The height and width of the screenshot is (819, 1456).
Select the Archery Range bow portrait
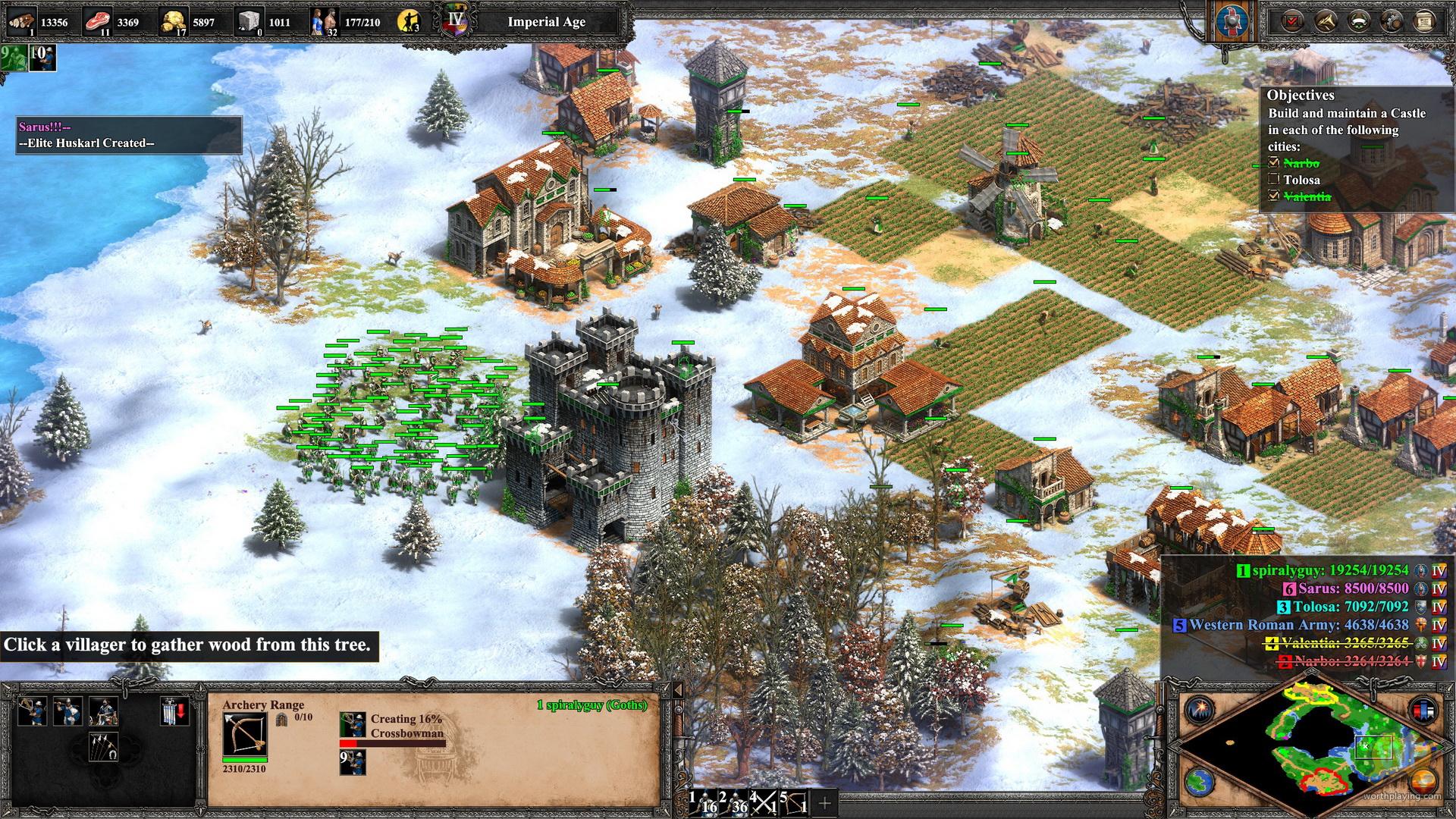click(244, 733)
